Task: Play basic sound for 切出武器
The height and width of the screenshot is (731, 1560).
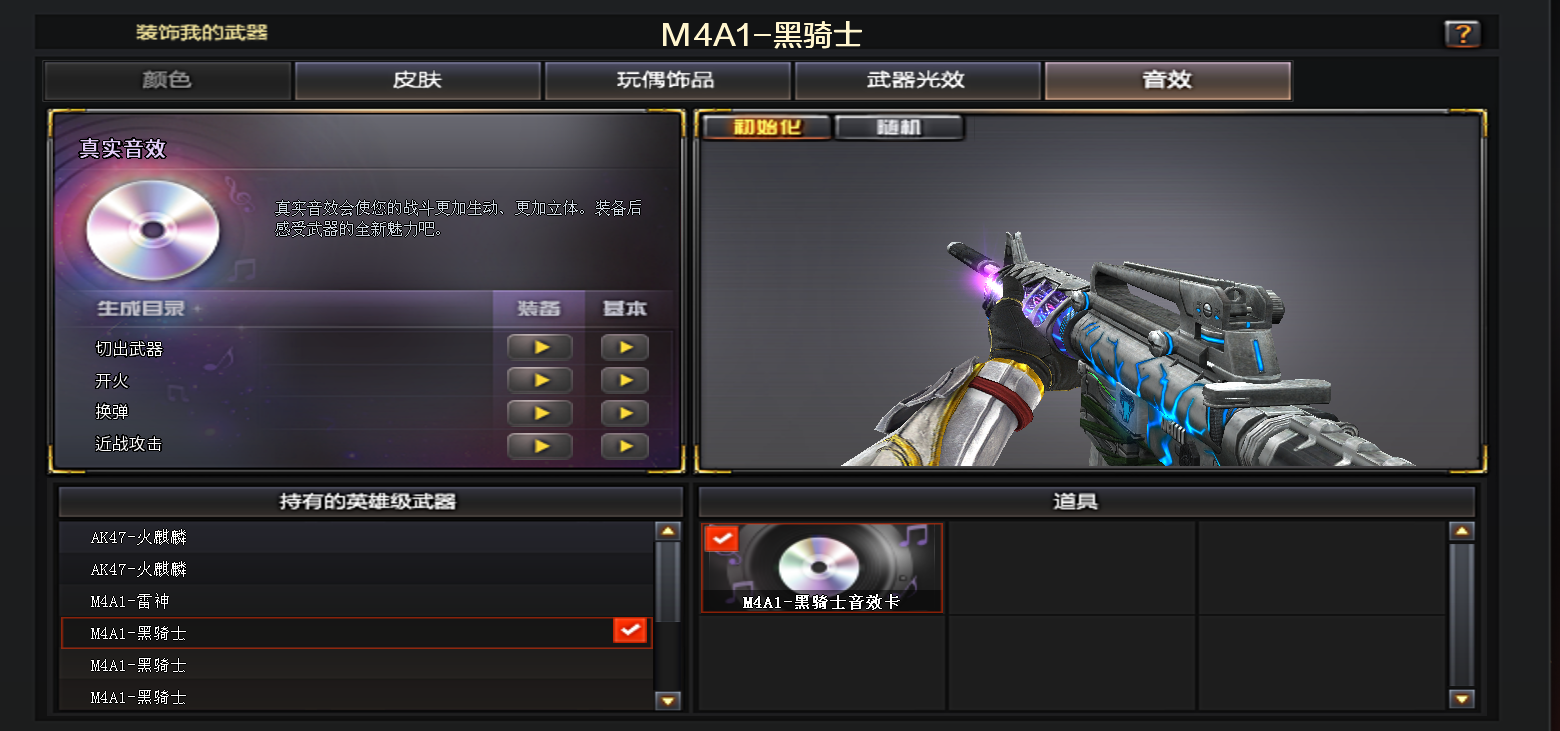Action: tap(625, 348)
